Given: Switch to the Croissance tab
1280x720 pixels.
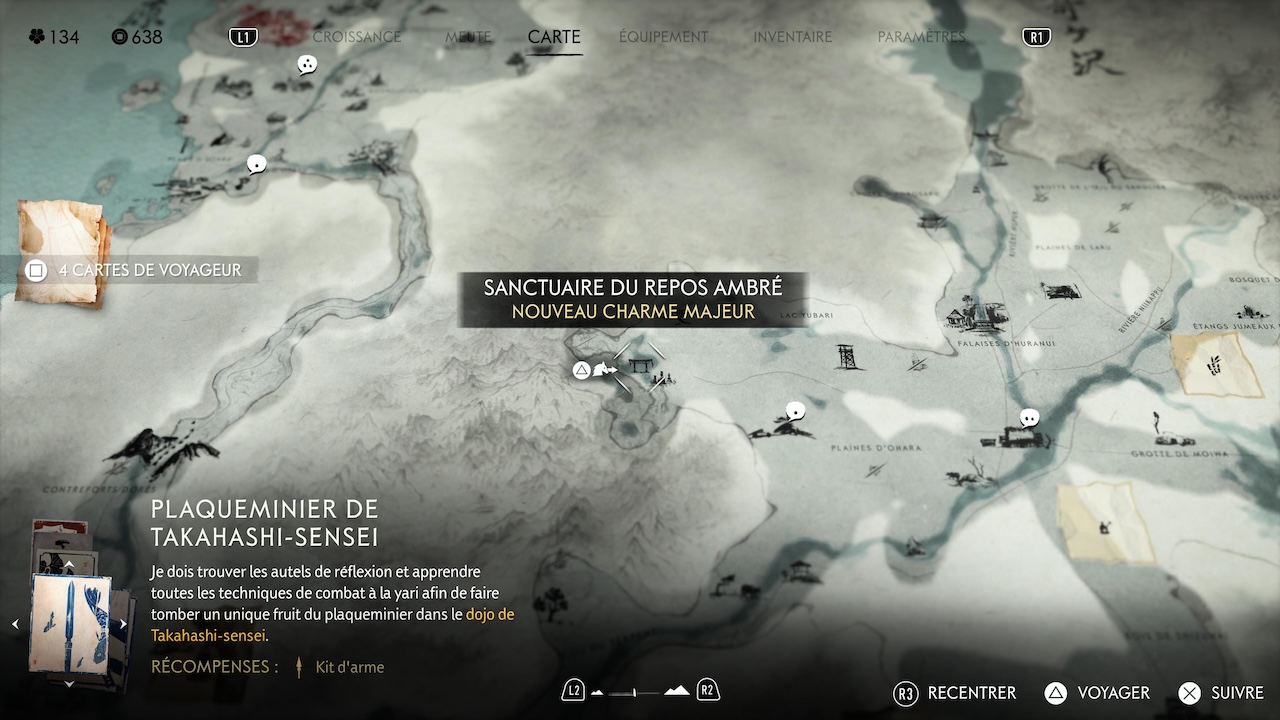Looking at the screenshot, I should point(356,37).
